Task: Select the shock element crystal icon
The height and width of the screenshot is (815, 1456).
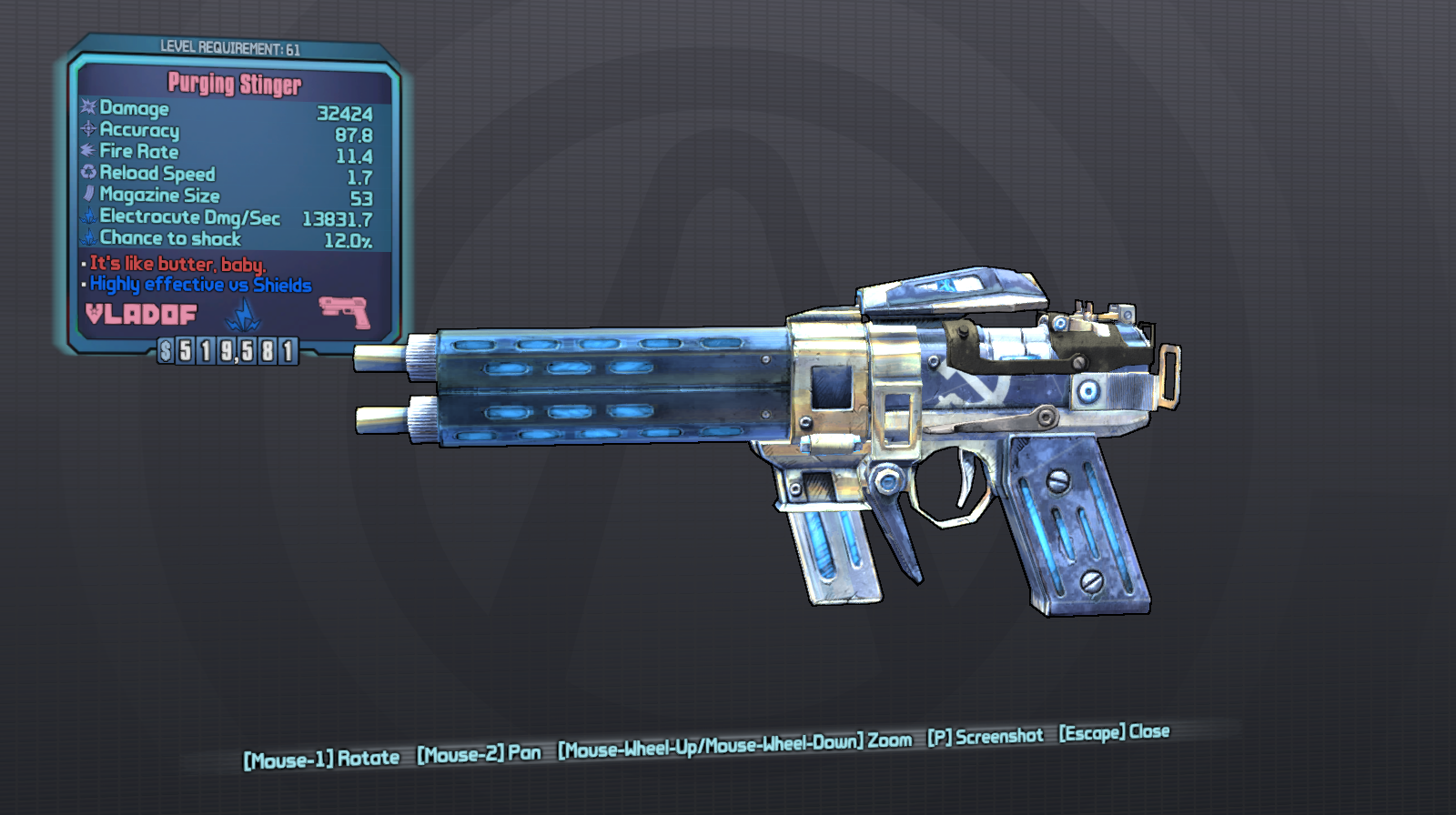Action: point(244,314)
